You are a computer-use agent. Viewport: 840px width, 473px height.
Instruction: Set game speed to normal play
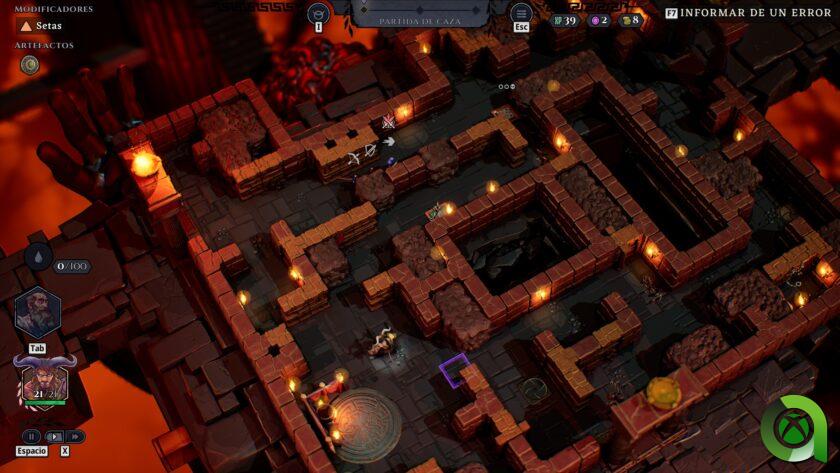[x=54, y=436]
